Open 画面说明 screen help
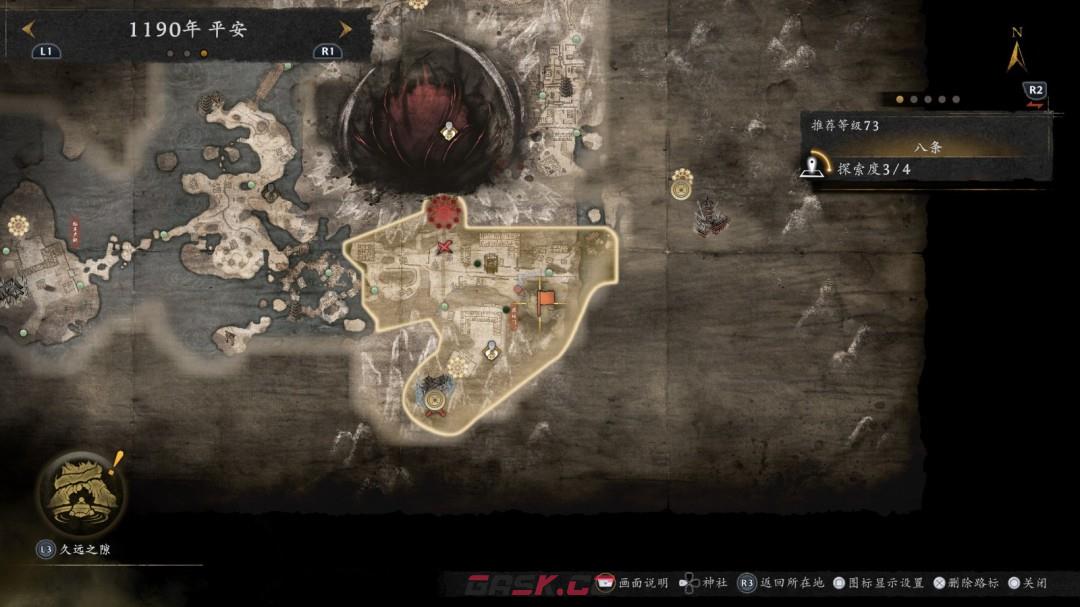1080x607 pixels. click(632, 583)
